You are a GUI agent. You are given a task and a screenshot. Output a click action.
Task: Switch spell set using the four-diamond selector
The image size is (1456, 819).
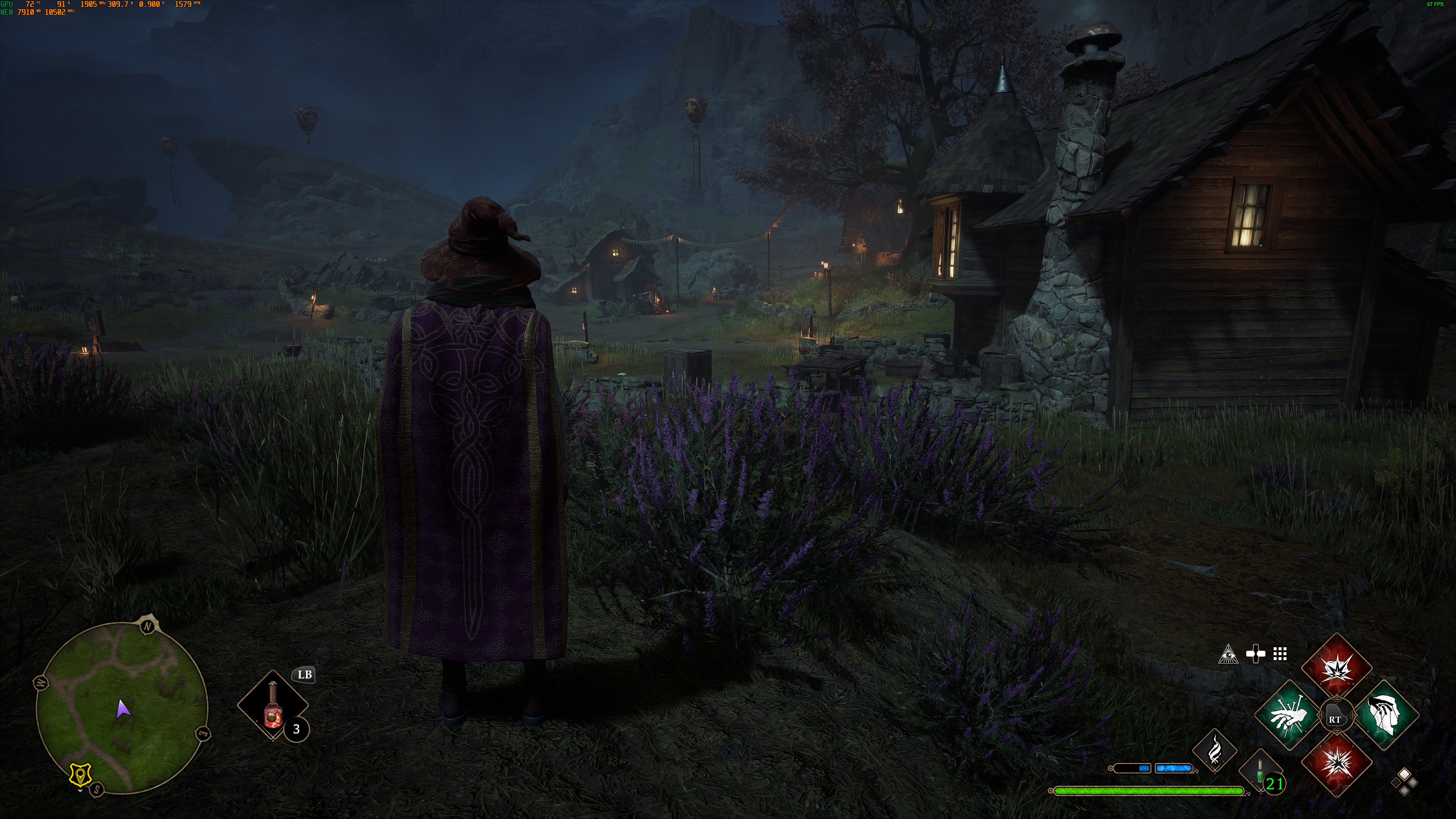tap(1404, 782)
